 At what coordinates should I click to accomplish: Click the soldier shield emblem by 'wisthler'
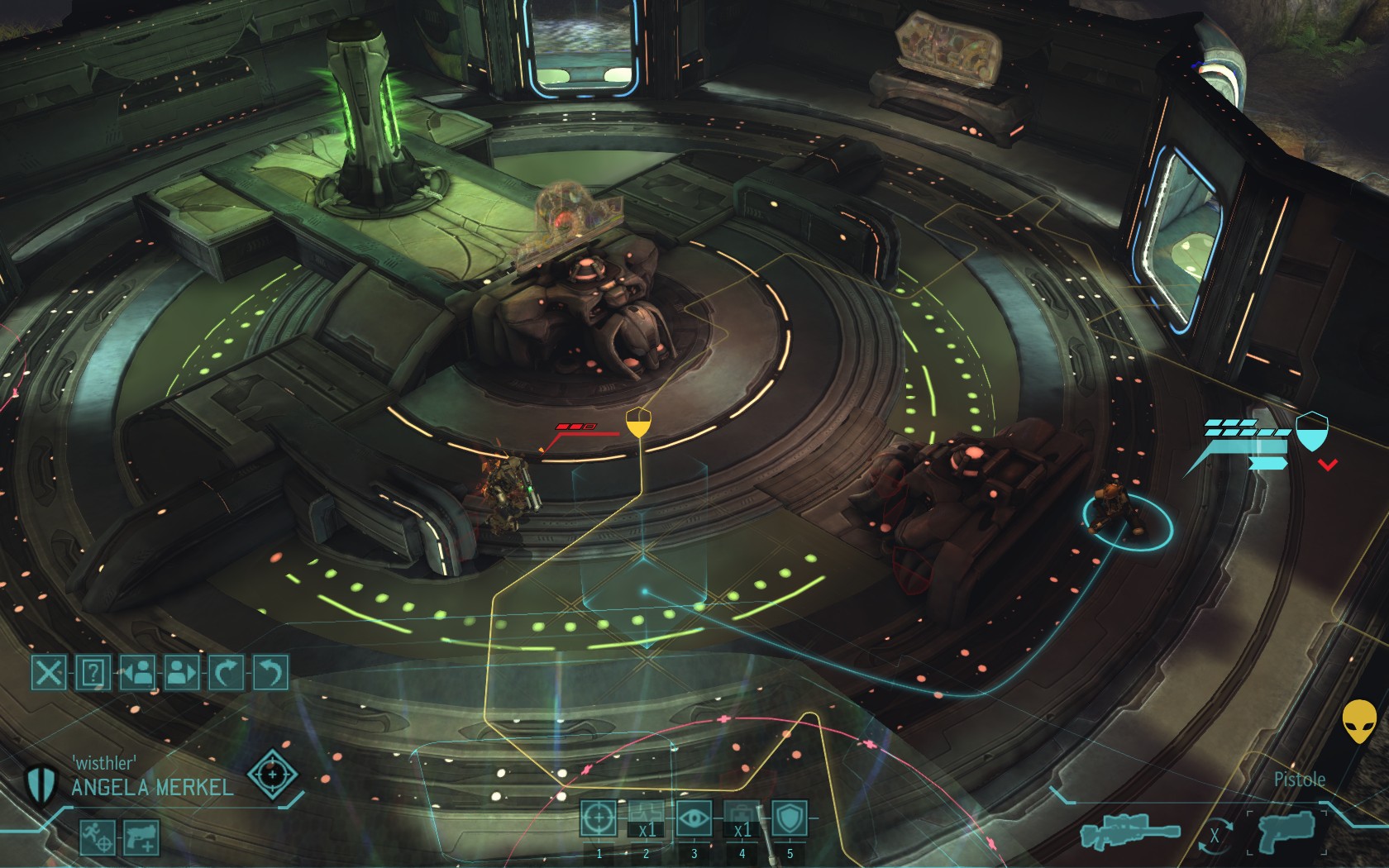pyautogui.click(x=38, y=784)
